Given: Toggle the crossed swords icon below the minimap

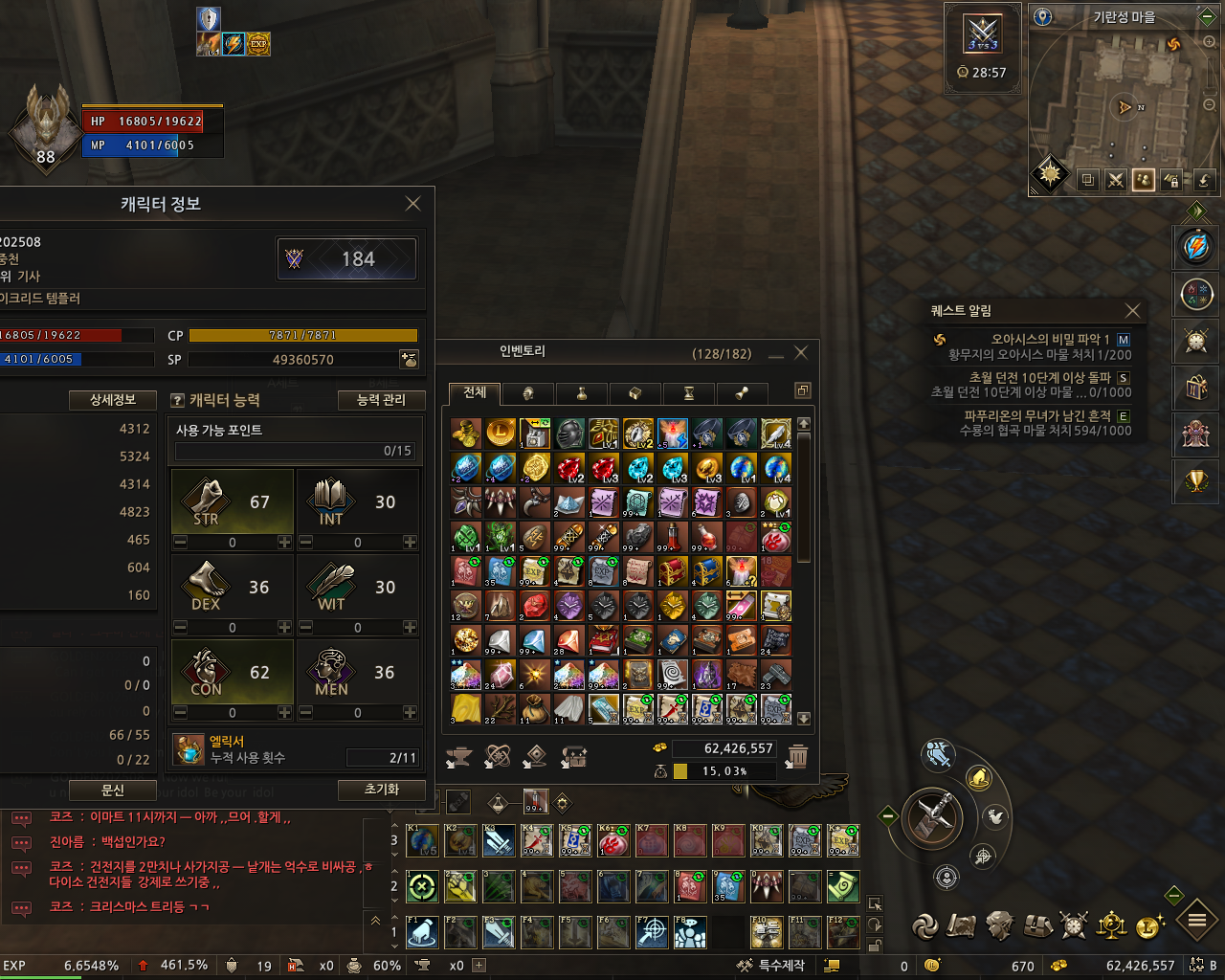Looking at the screenshot, I should tap(1115, 180).
